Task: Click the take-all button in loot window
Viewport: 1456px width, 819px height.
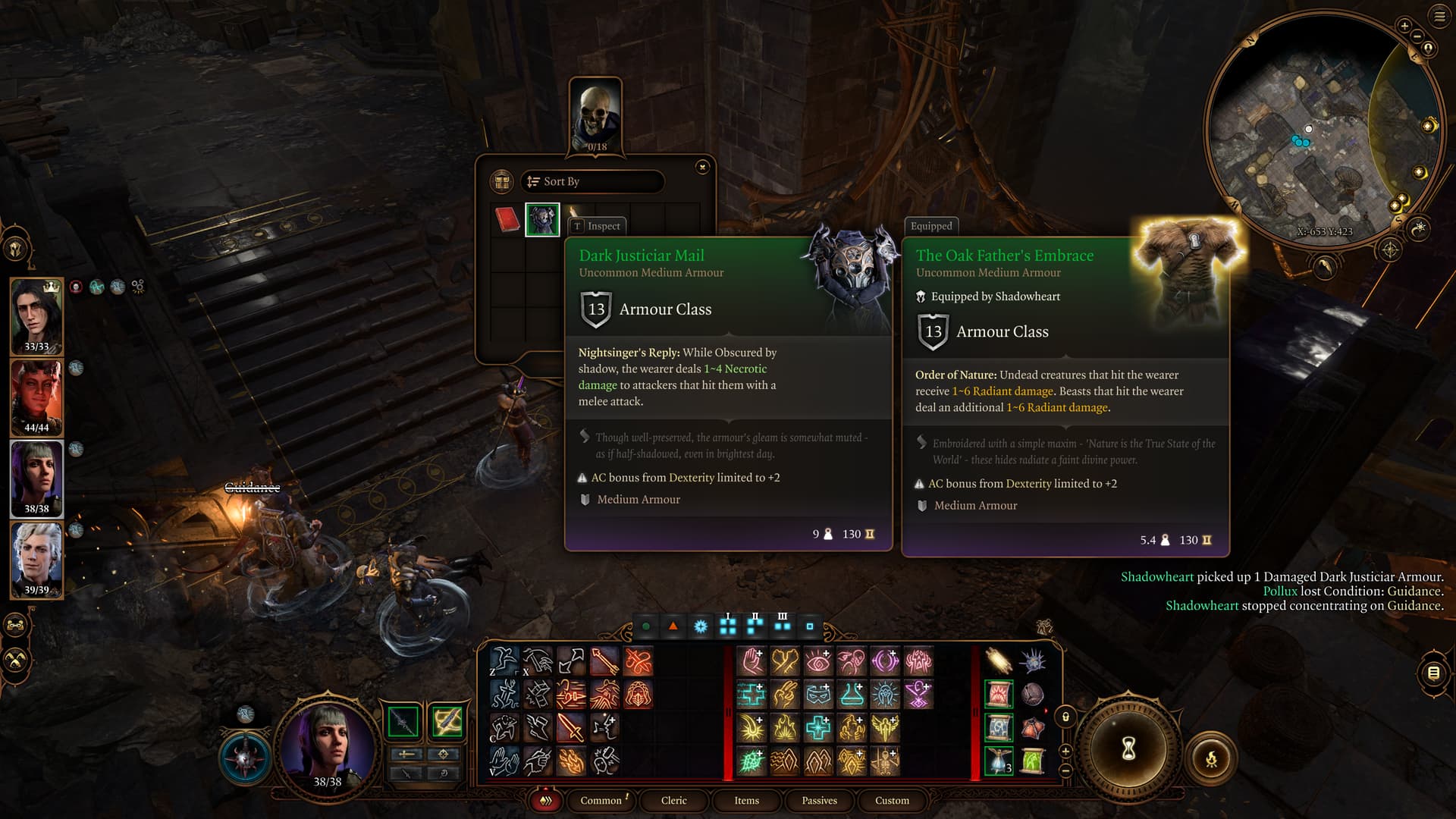Action: click(501, 182)
